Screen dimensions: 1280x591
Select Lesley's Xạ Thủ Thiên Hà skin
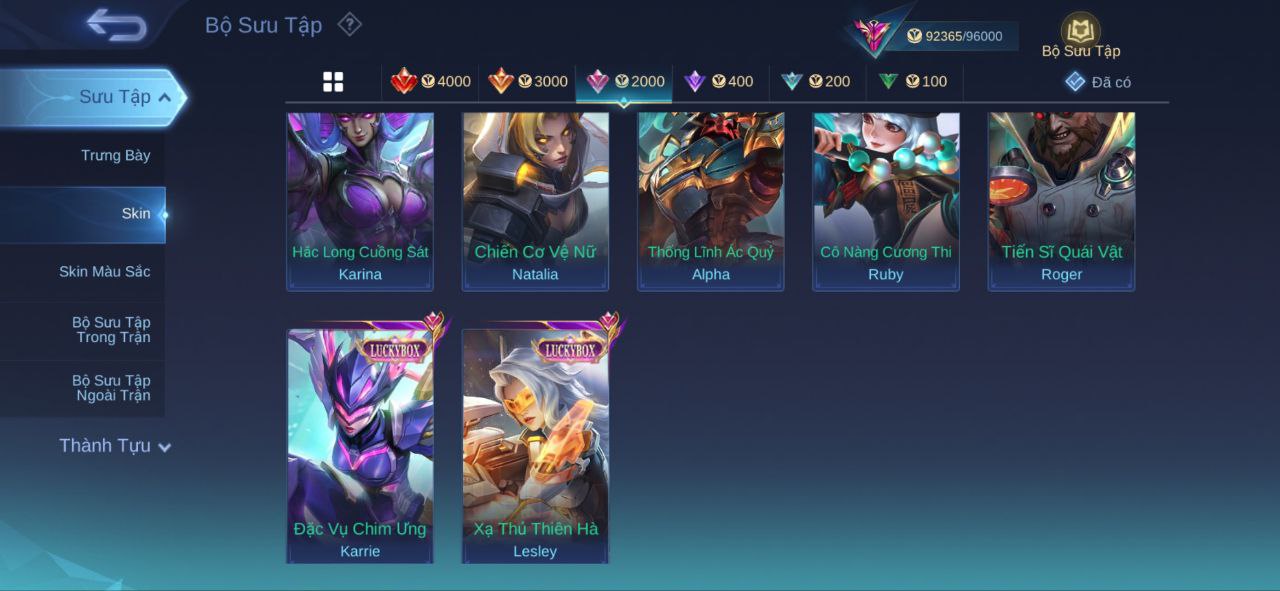535,445
